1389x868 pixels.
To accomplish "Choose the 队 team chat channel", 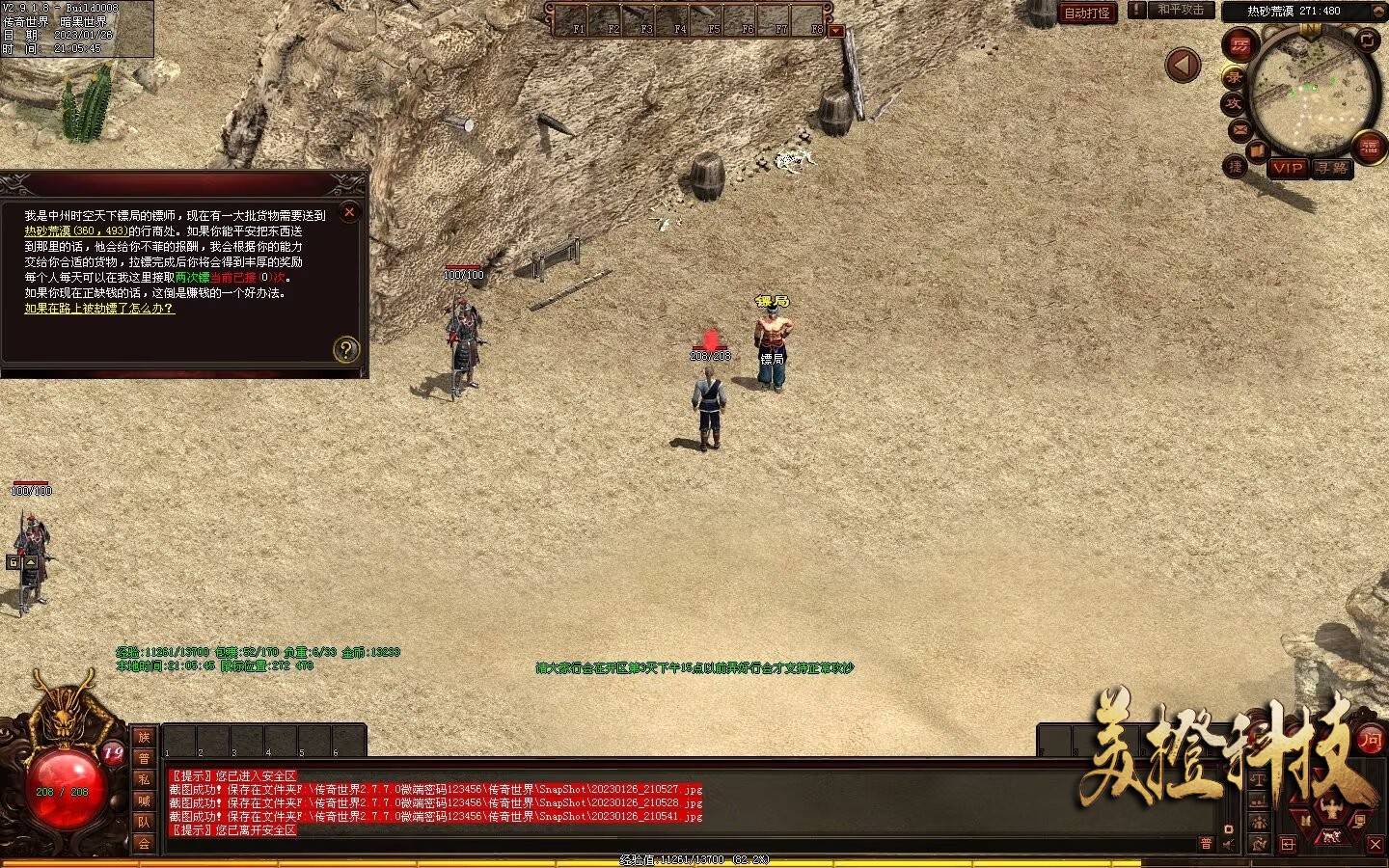I will [x=144, y=822].
